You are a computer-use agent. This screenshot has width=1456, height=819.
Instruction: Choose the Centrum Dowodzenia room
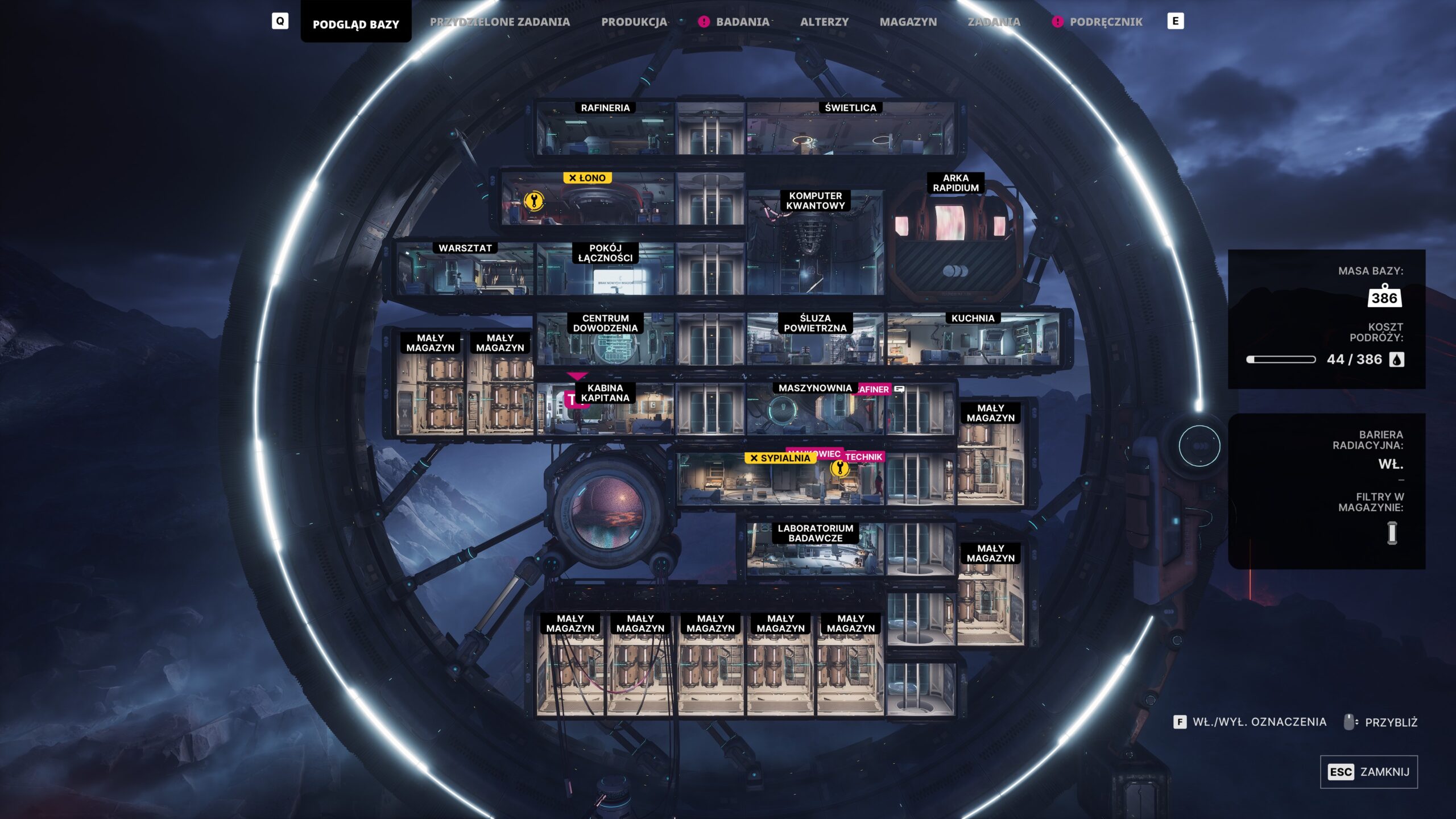[605, 340]
